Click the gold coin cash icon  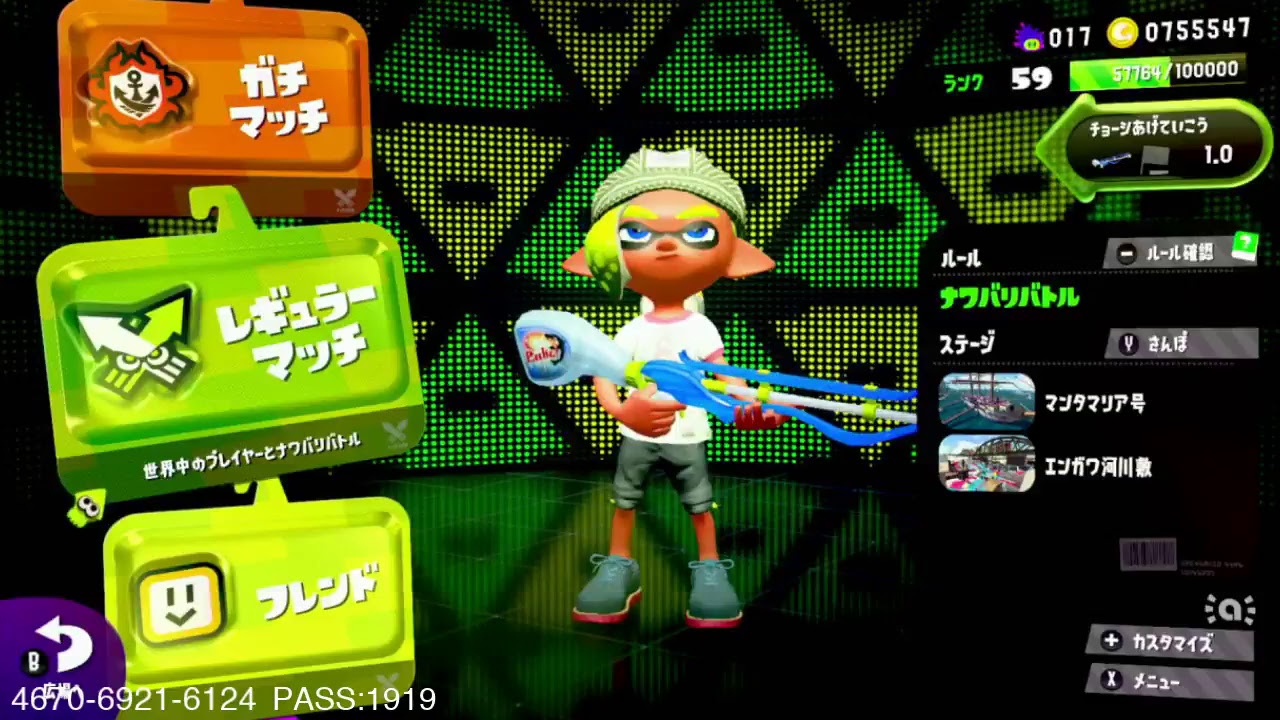[x=1122, y=33]
